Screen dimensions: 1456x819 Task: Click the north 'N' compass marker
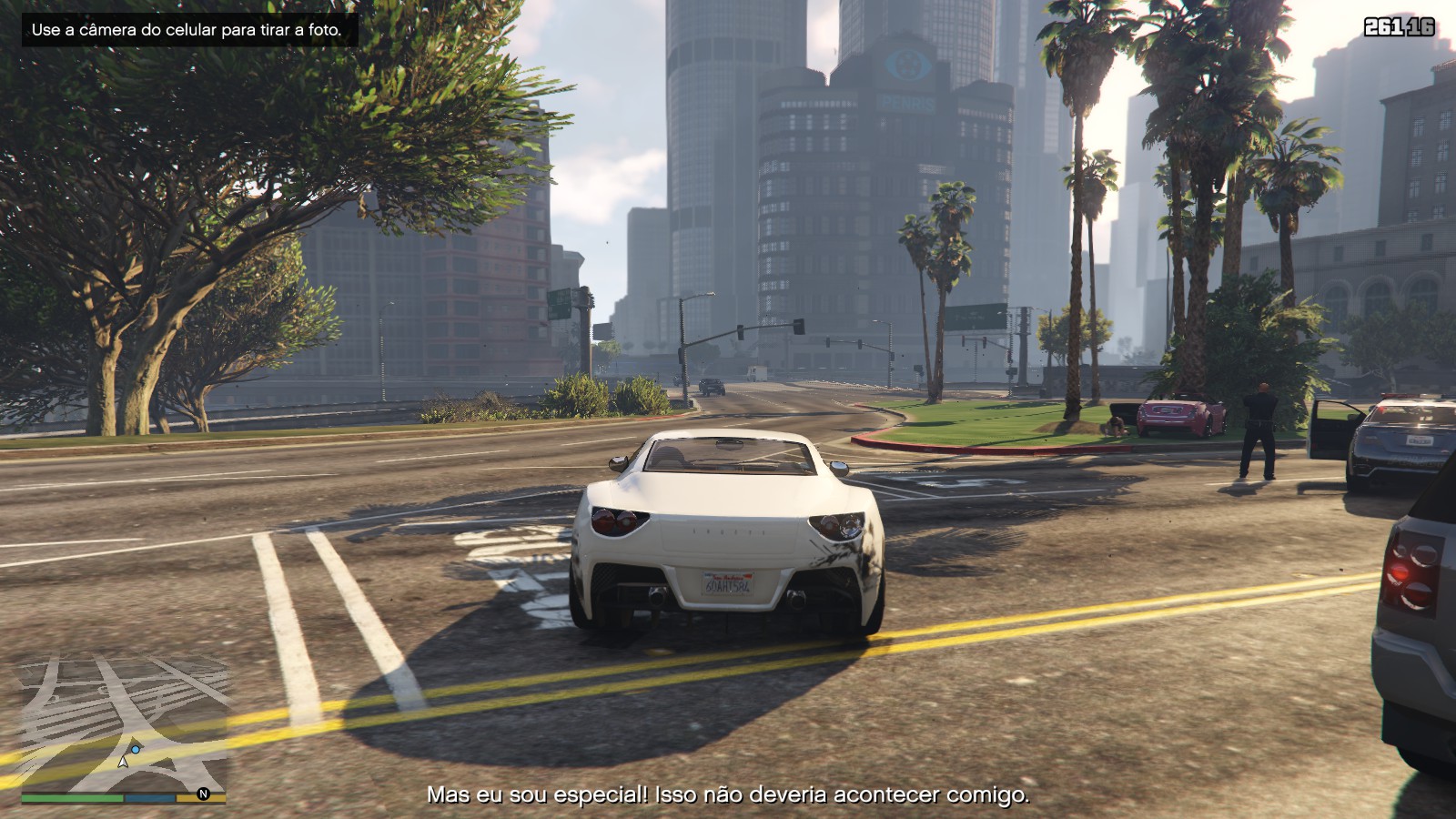click(x=203, y=794)
